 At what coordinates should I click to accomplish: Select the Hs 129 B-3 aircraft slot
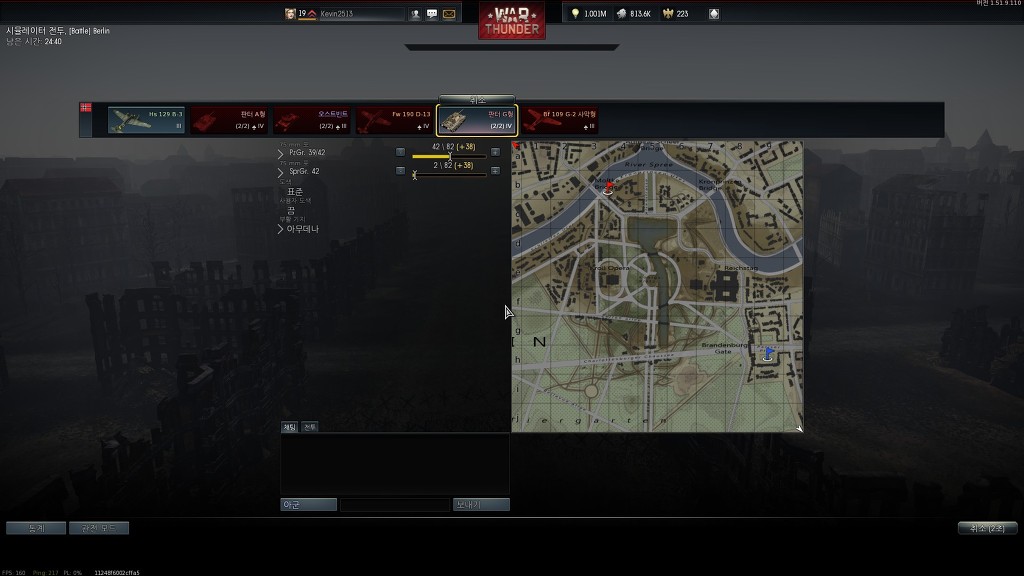click(x=146, y=120)
